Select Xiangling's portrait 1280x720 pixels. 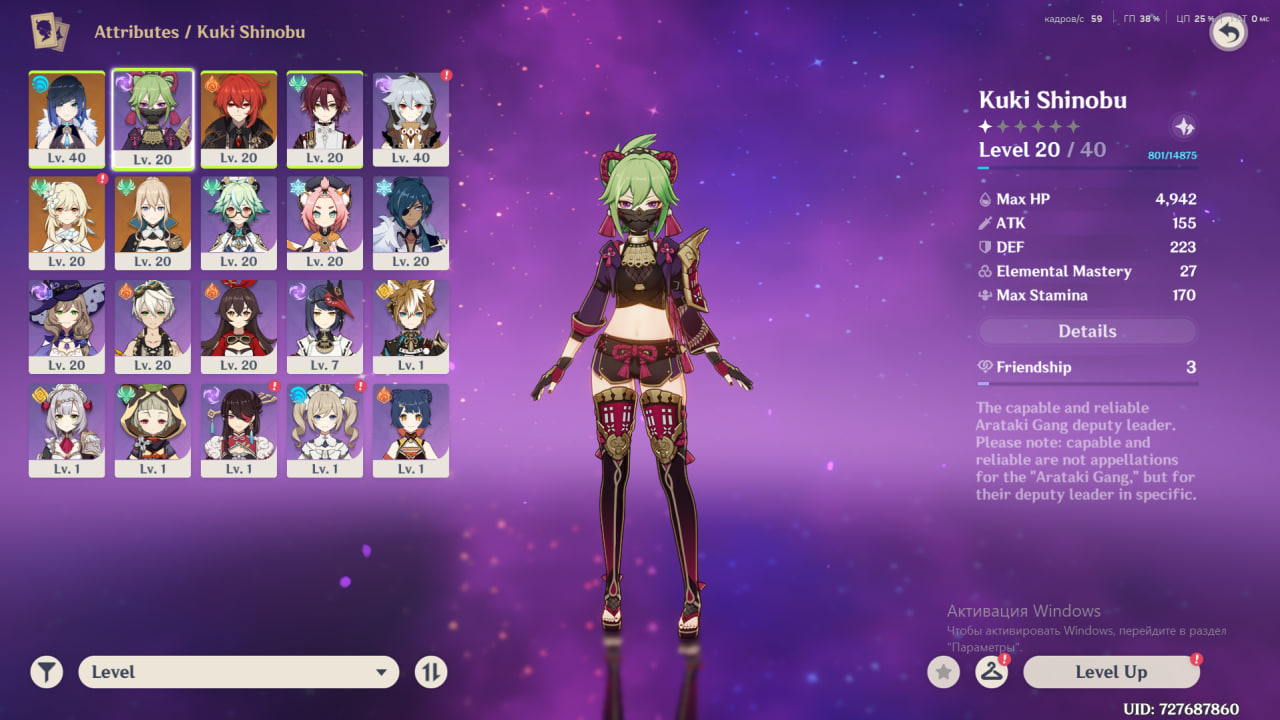(x=411, y=430)
